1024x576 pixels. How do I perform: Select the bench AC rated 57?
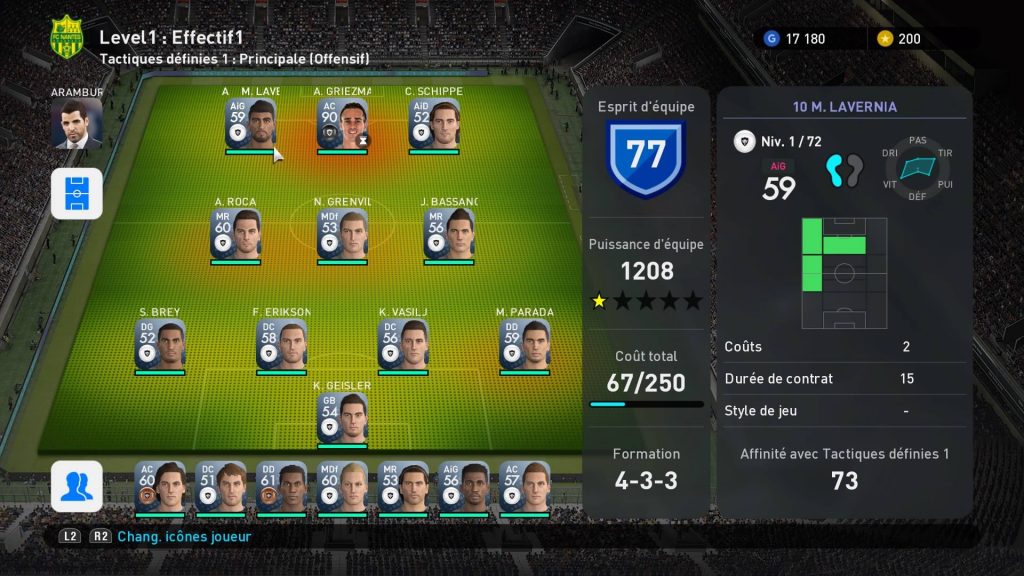pos(524,486)
